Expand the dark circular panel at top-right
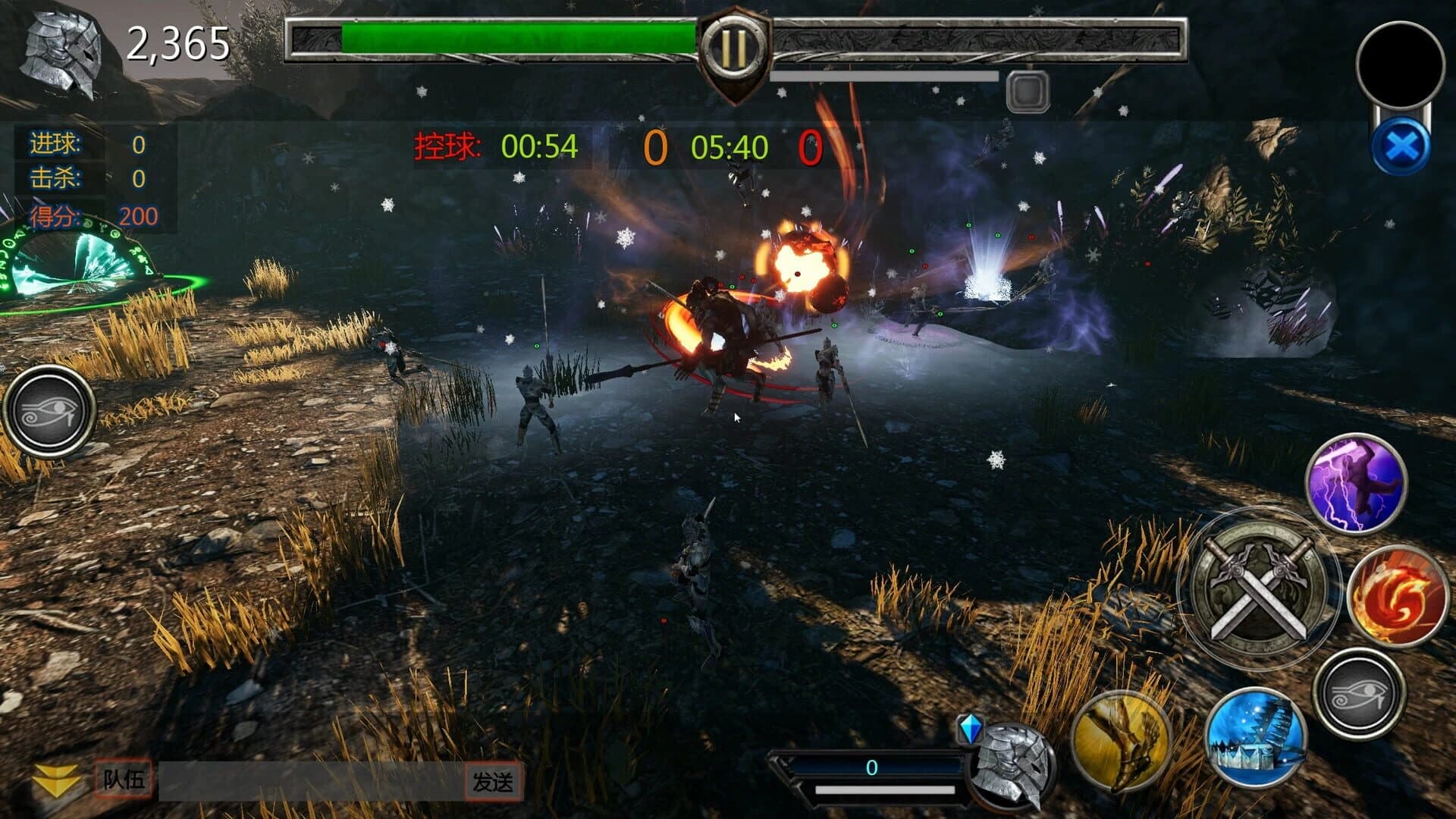Viewport: 1456px width, 819px height. click(1401, 61)
